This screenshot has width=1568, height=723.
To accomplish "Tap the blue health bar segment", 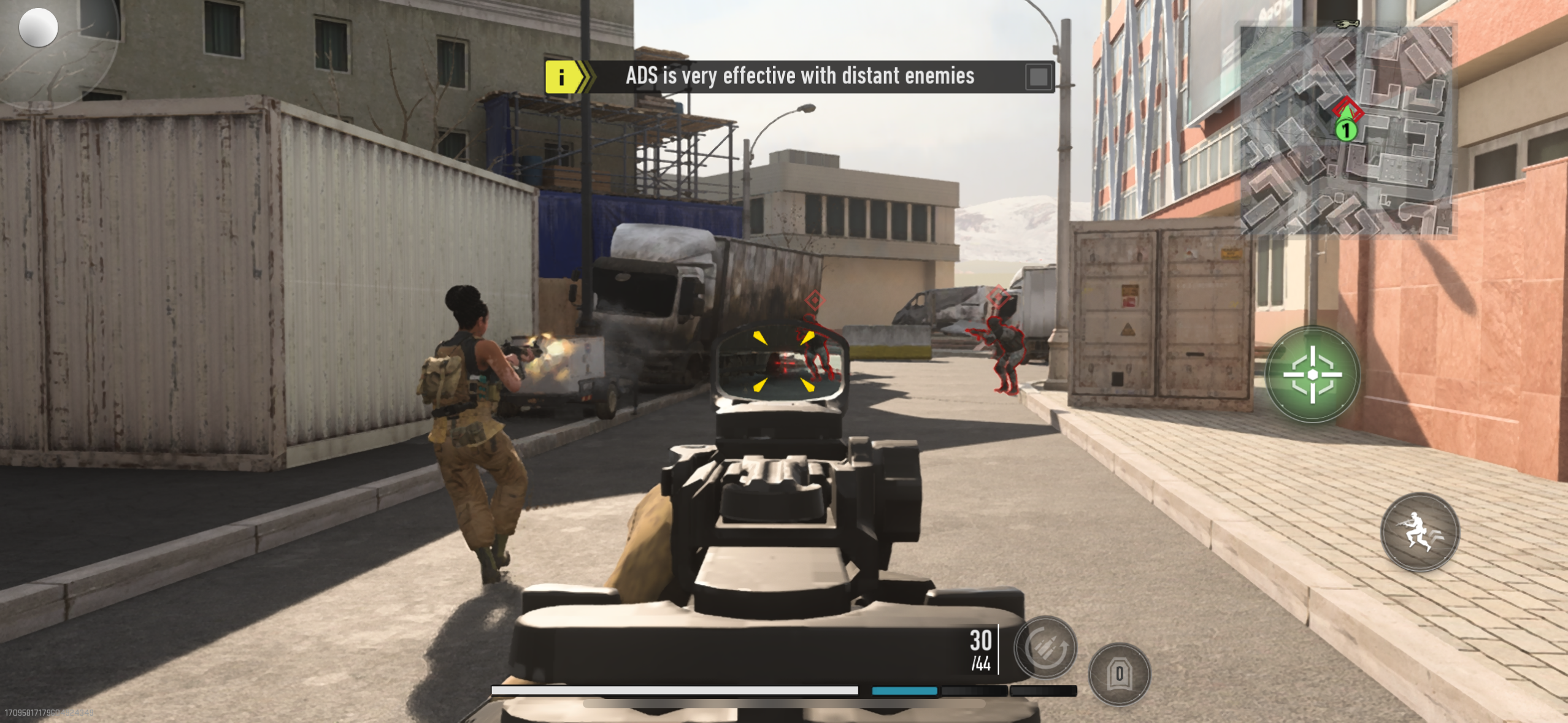I will point(904,690).
